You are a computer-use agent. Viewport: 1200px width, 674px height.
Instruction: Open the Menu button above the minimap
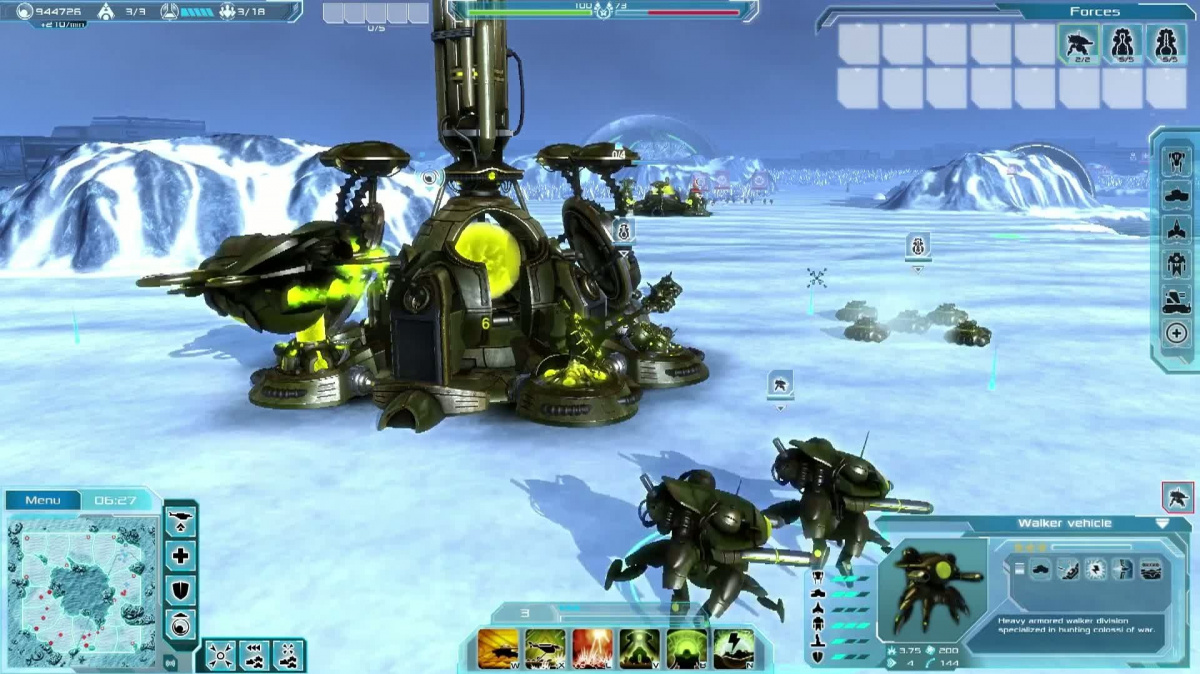(43, 500)
